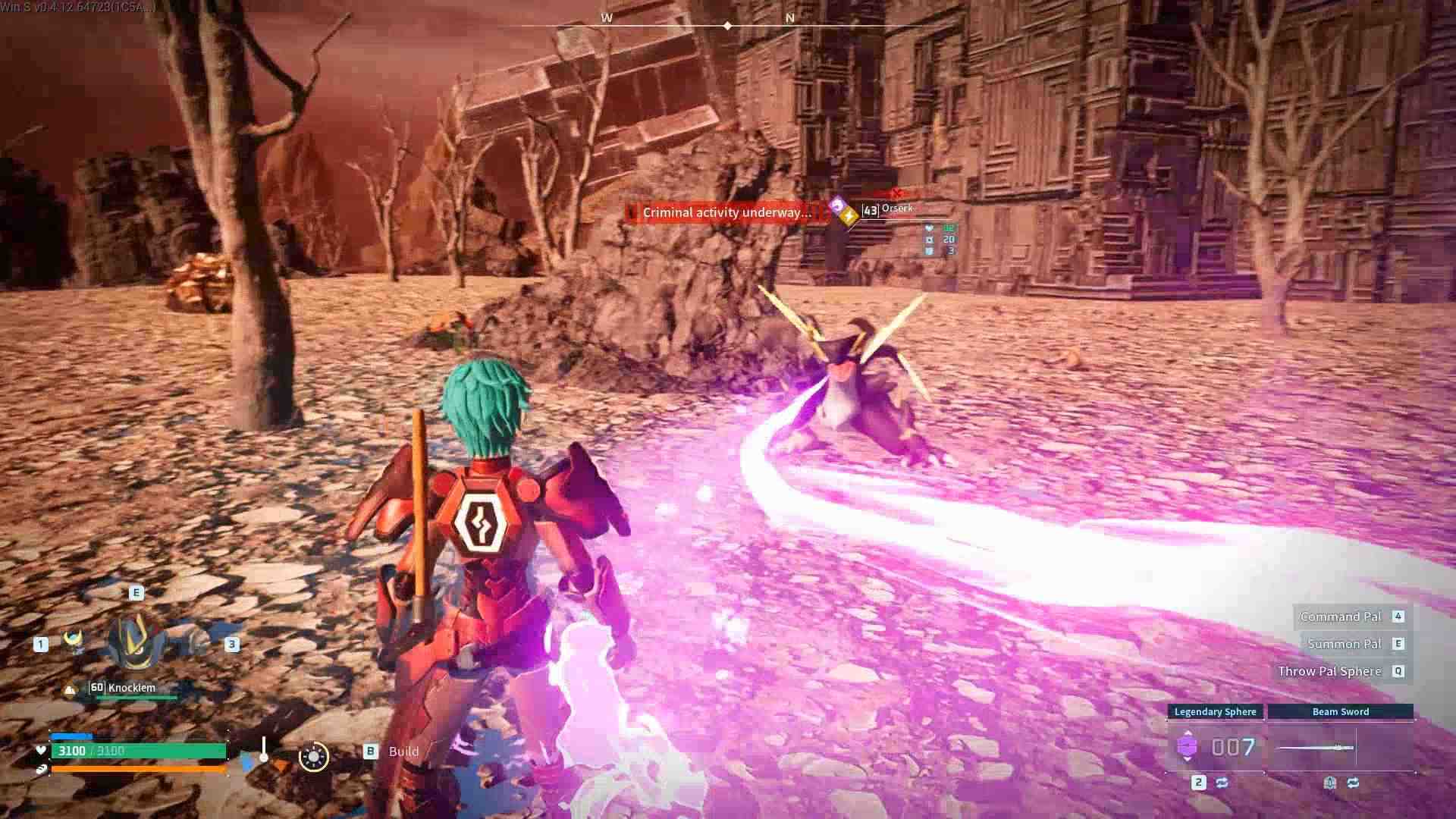Viewport: 1456px width, 819px height.
Task: Activate the Summon Pal command
Action: tap(1343, 643)
